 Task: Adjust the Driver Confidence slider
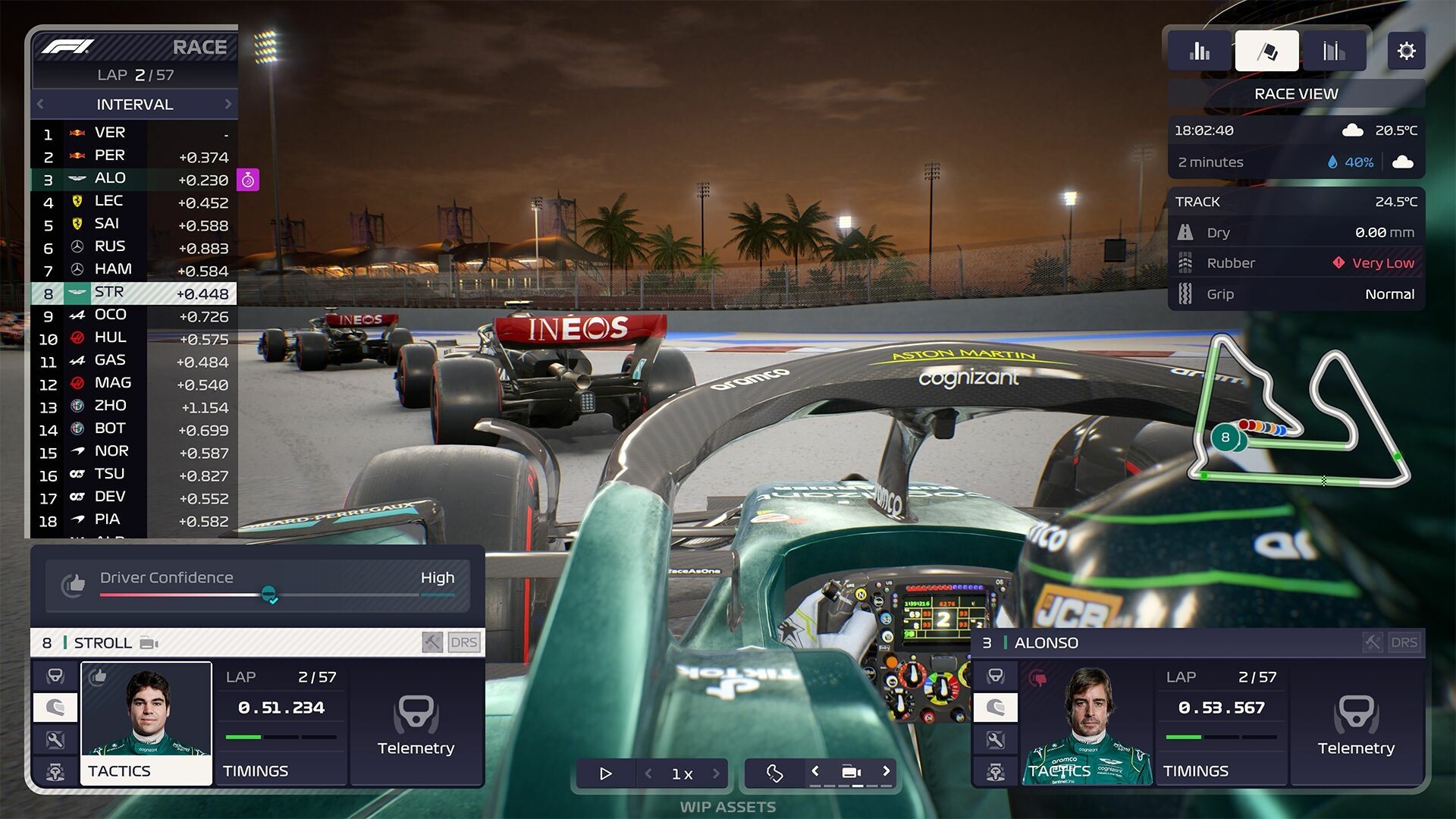coord(270,596)
